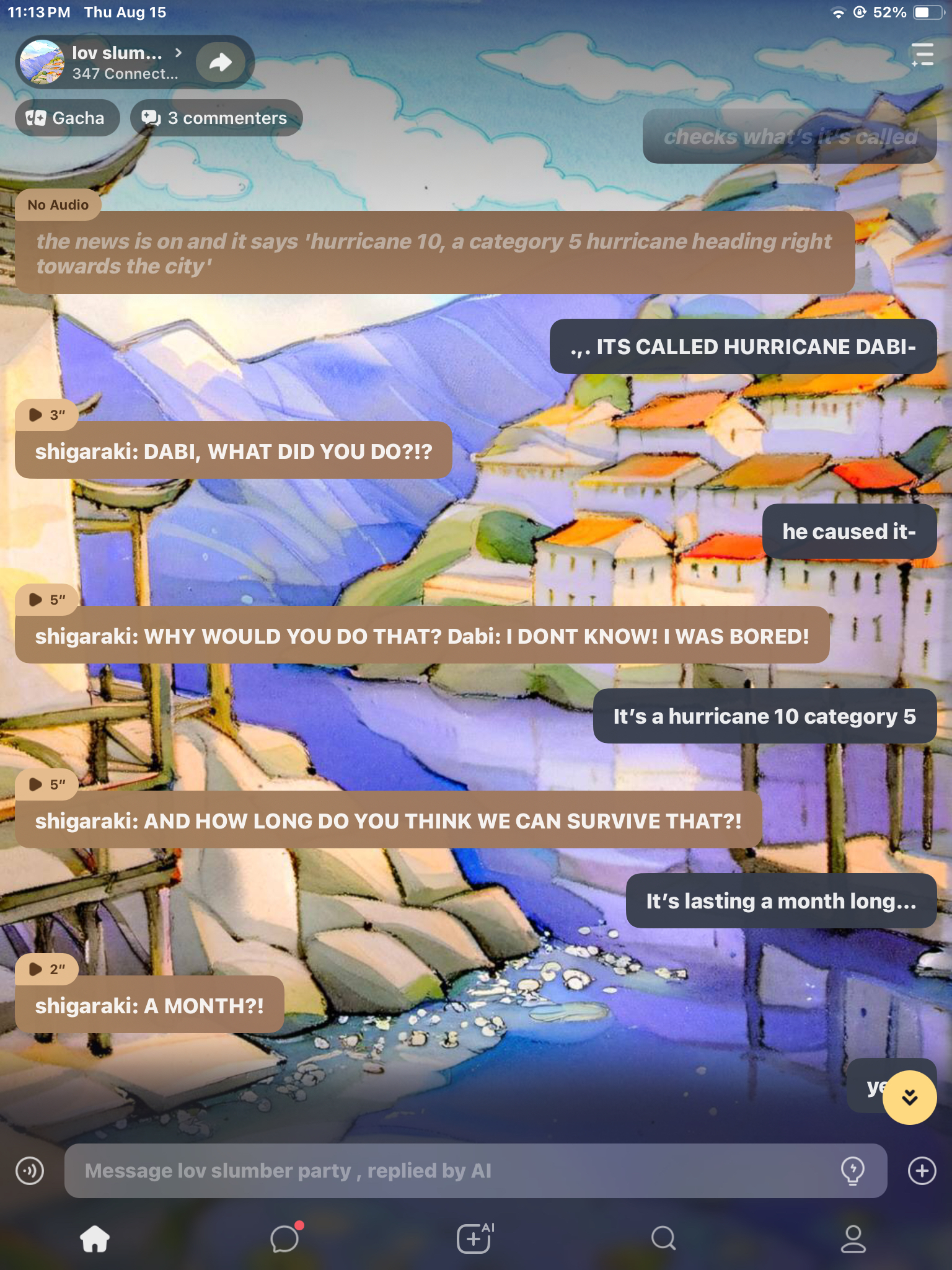Open the Gacha feature
The image size is (952, 1270).
coord(66,118)
